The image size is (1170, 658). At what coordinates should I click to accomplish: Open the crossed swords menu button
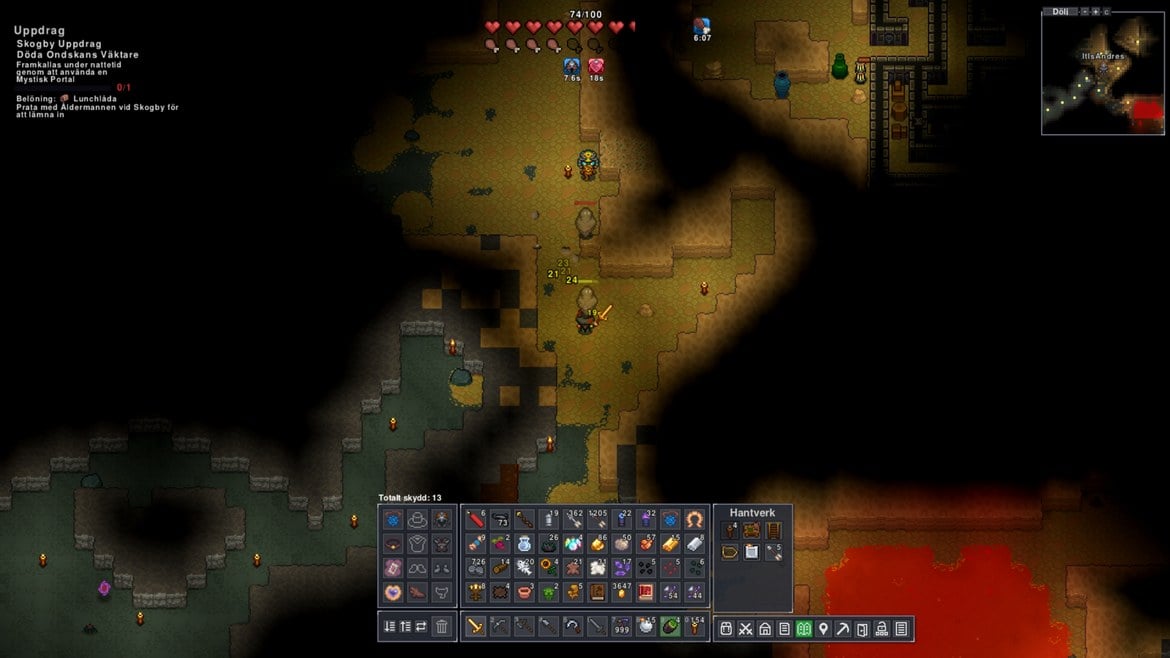[745, 629]
